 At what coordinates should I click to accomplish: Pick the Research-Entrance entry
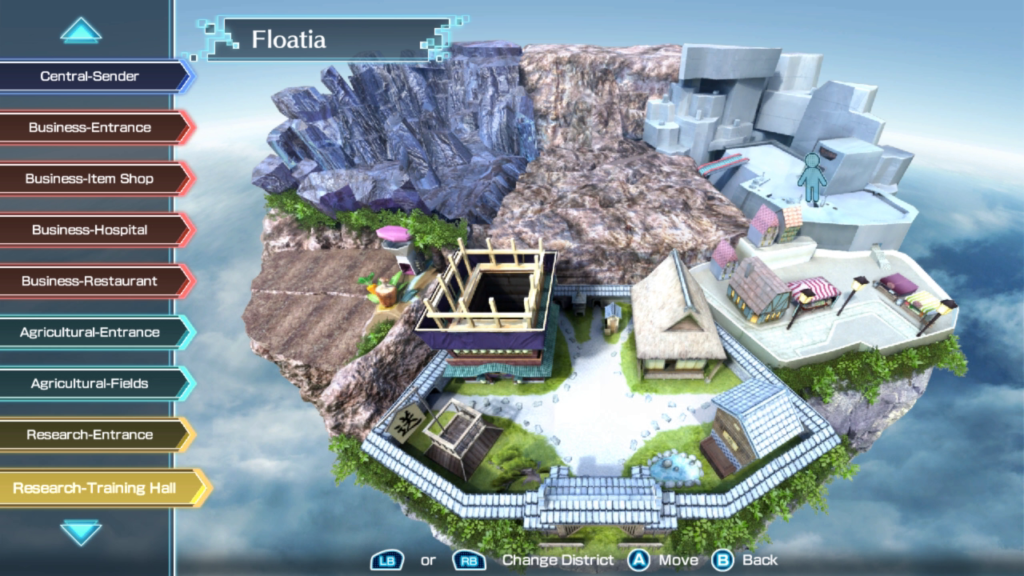[x=90, y=435]
